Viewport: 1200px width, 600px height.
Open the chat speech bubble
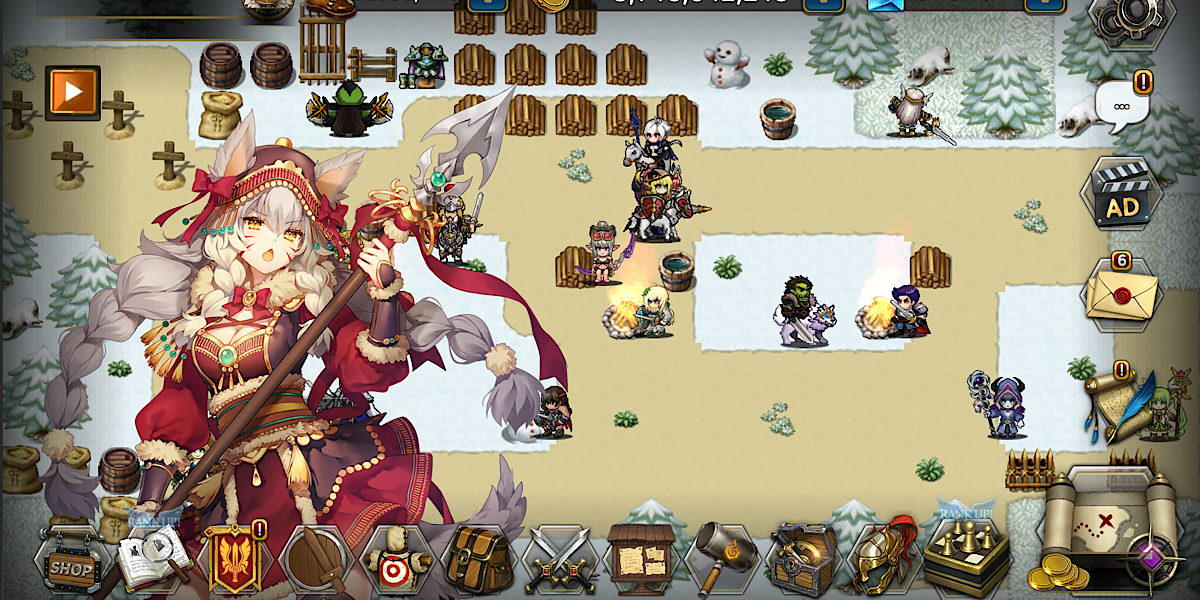point(1122,106)
